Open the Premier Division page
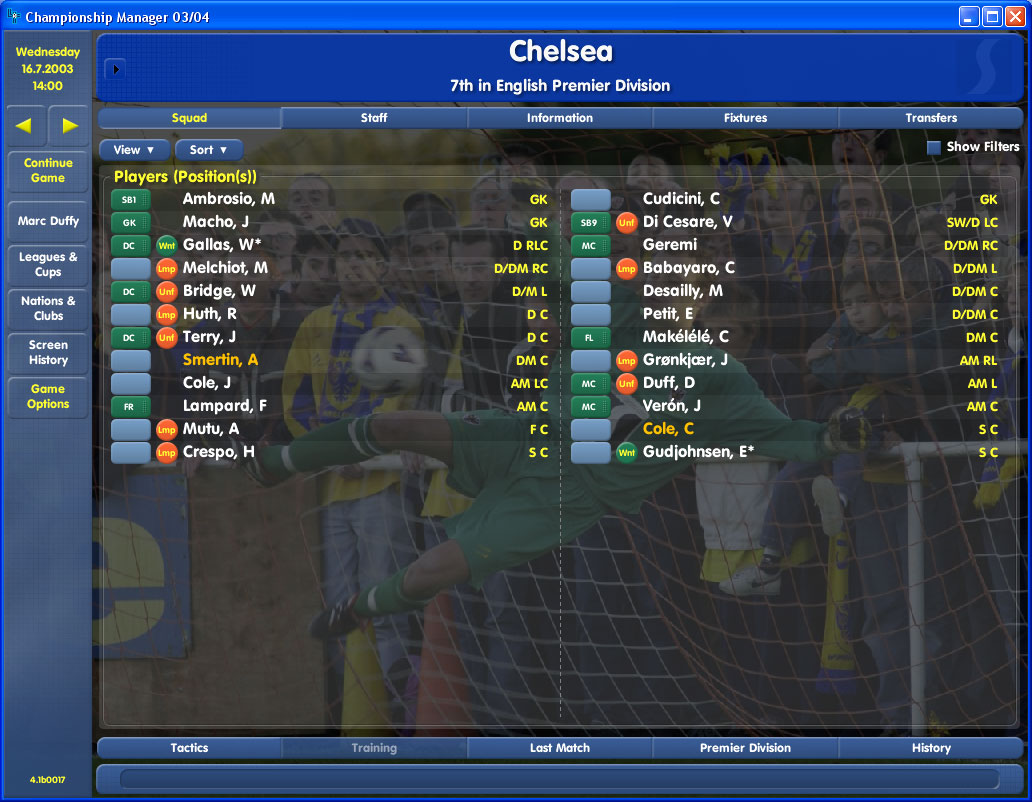Image resolution: width=1032 pixels, height=802 pixels. click(745, 748)
